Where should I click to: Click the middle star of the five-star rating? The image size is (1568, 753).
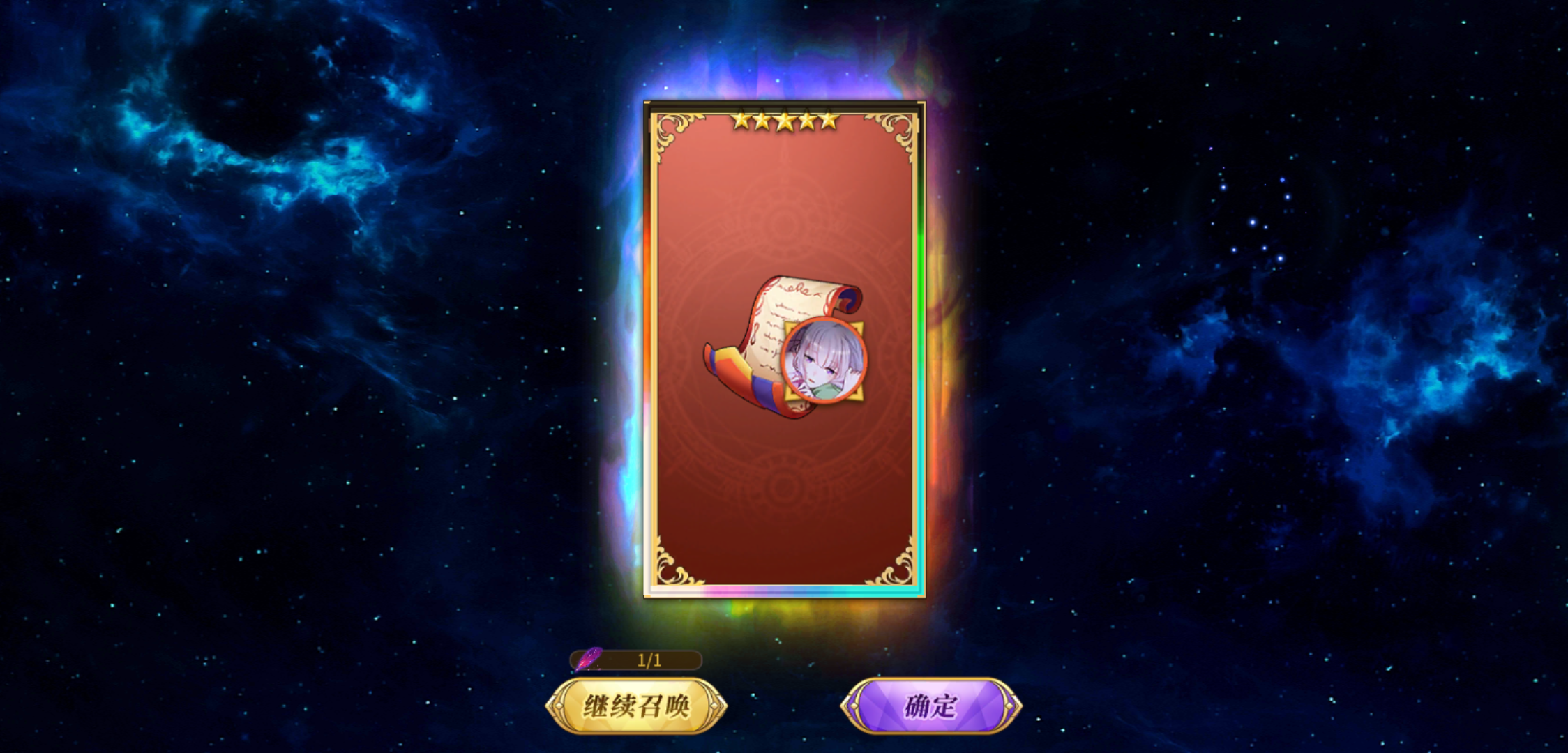(783, 120)
